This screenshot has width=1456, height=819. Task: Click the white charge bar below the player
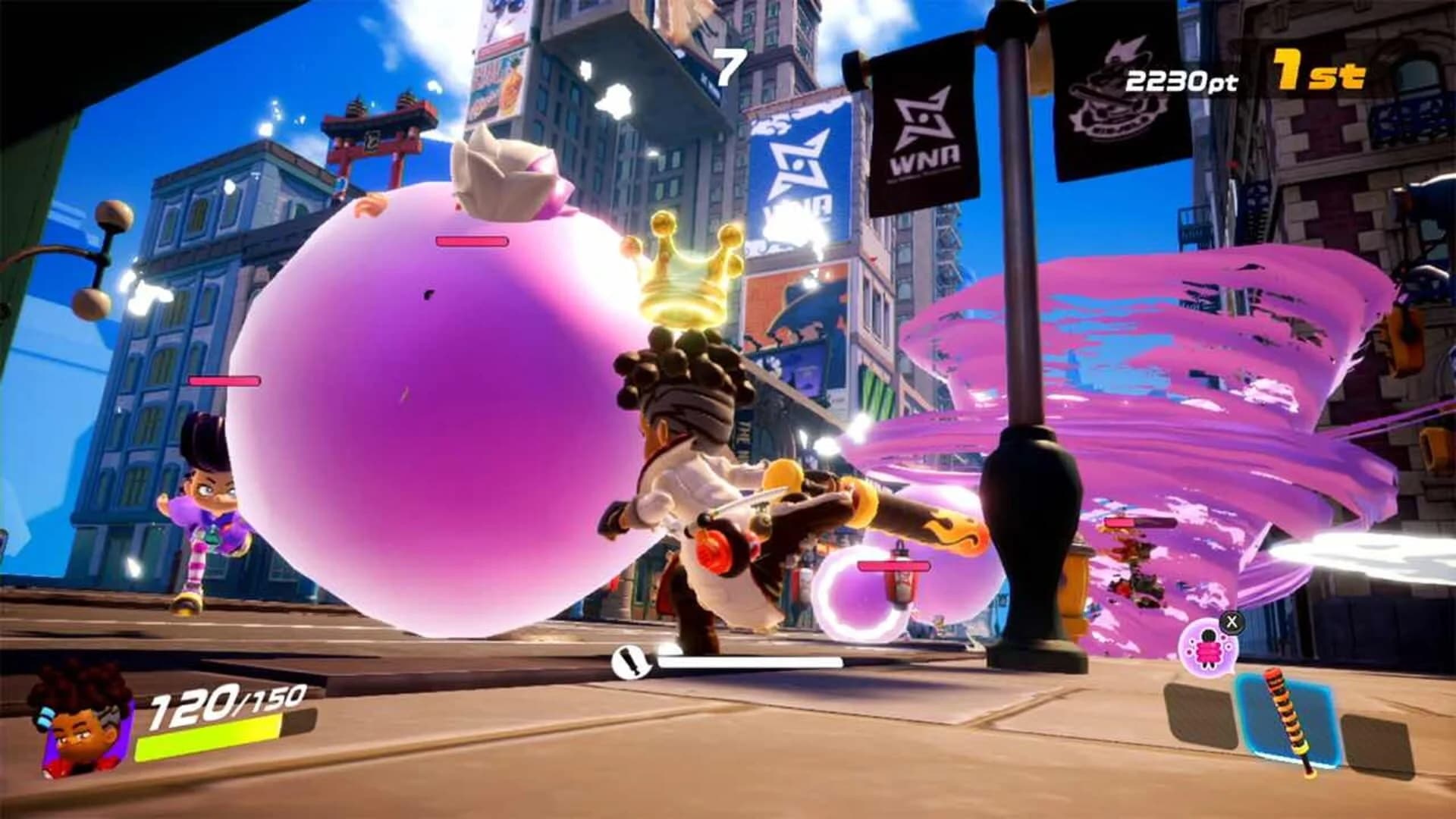point(751,664)
